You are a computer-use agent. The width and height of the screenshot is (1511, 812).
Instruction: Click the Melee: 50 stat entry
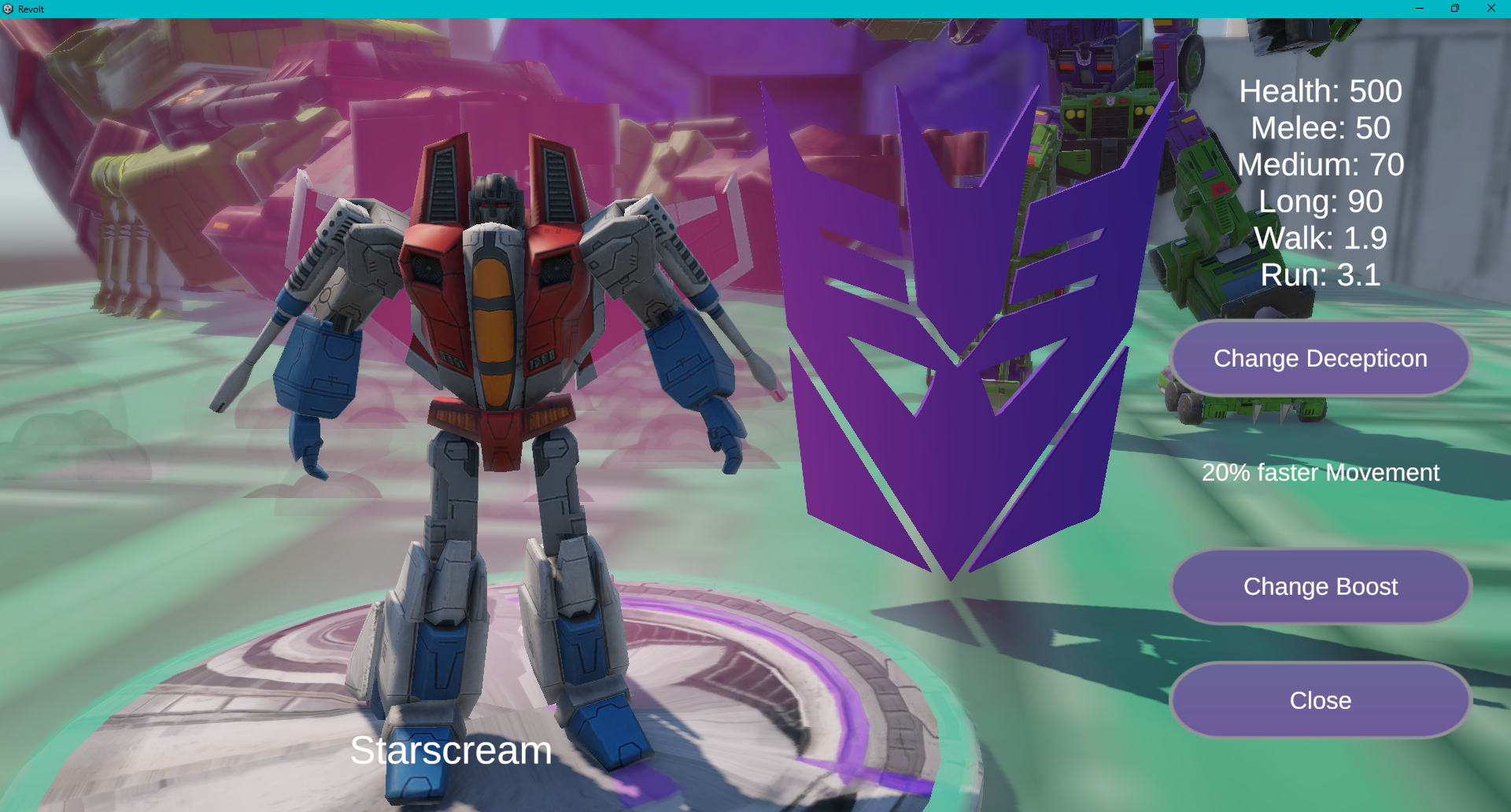tap(1321, 127)
